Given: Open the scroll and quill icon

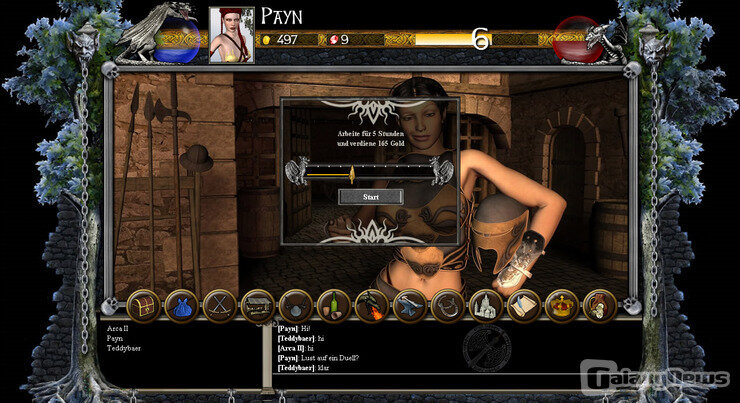Looking at the screenshot, I should pos(523,306).
